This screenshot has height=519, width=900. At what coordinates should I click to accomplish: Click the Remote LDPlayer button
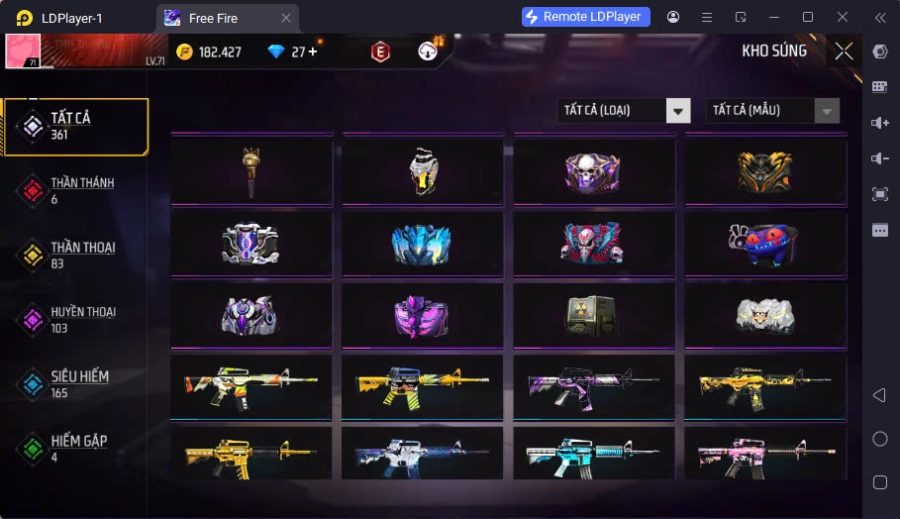click(586, 17)
